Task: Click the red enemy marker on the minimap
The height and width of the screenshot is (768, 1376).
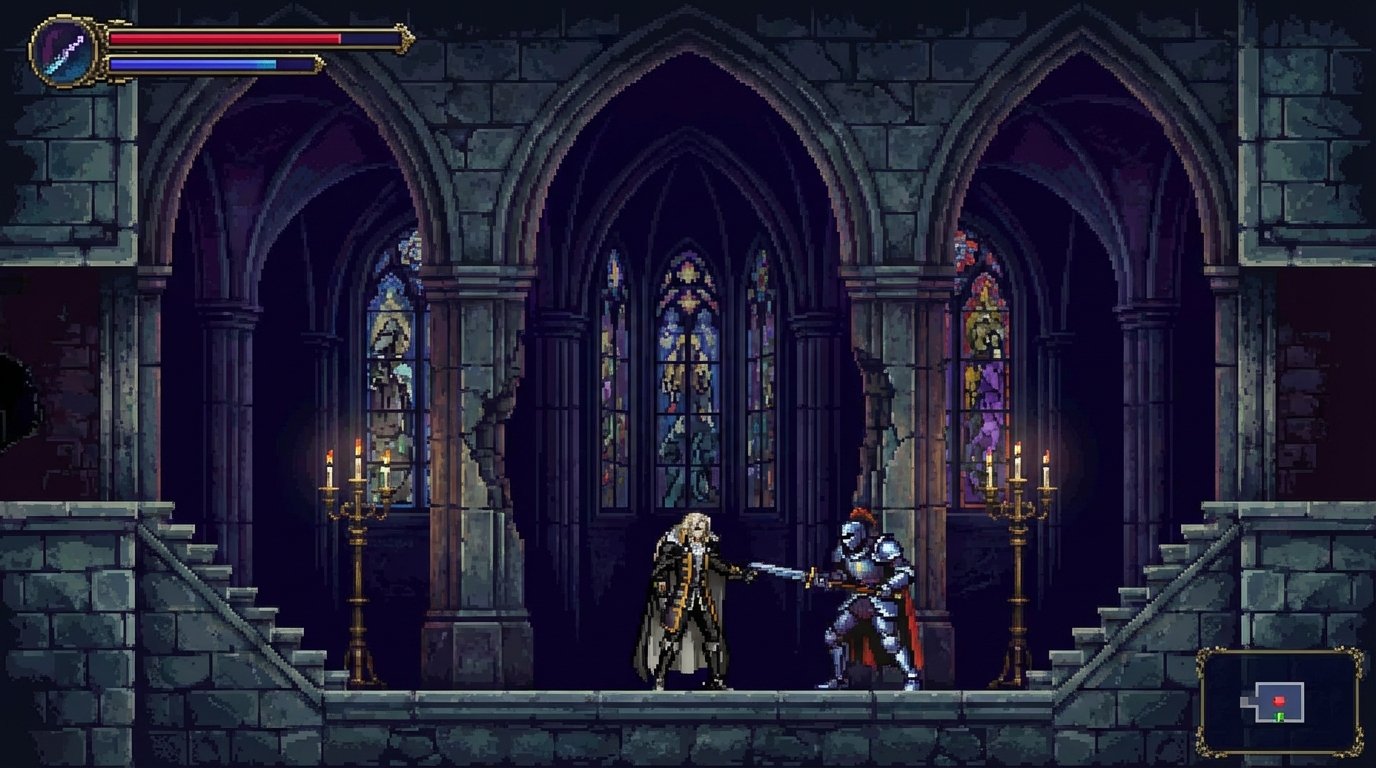Action: tap(1280, 701)
